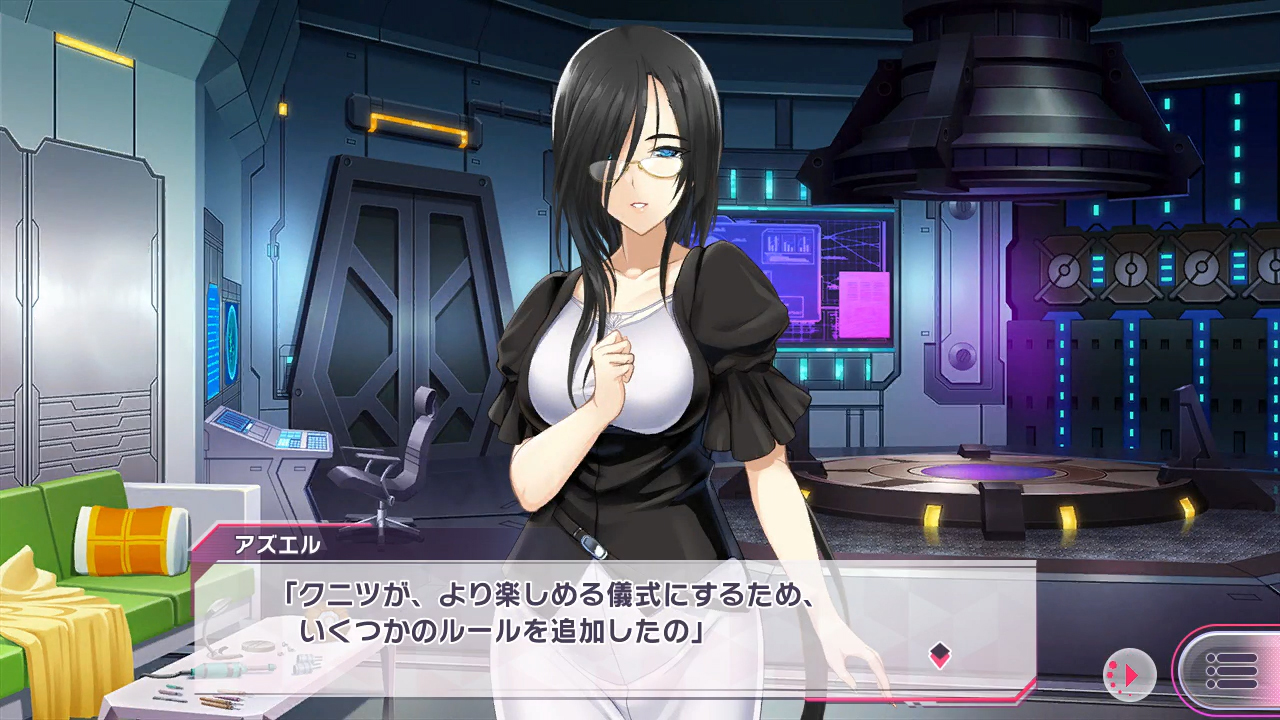The image size is (1280, 720).
Task: Start auto-play with the round play button
Action: click(1130, 675)
